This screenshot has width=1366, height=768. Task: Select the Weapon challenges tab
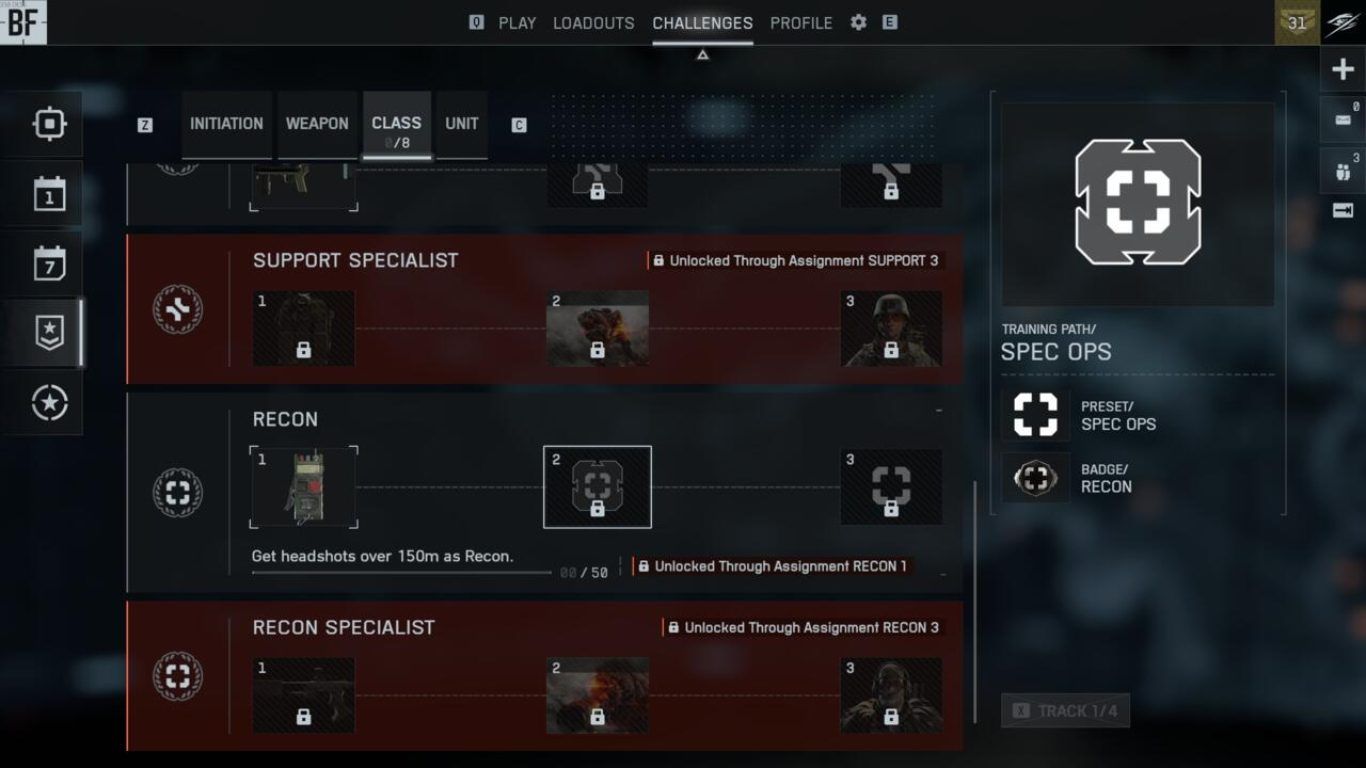[317, 124]
